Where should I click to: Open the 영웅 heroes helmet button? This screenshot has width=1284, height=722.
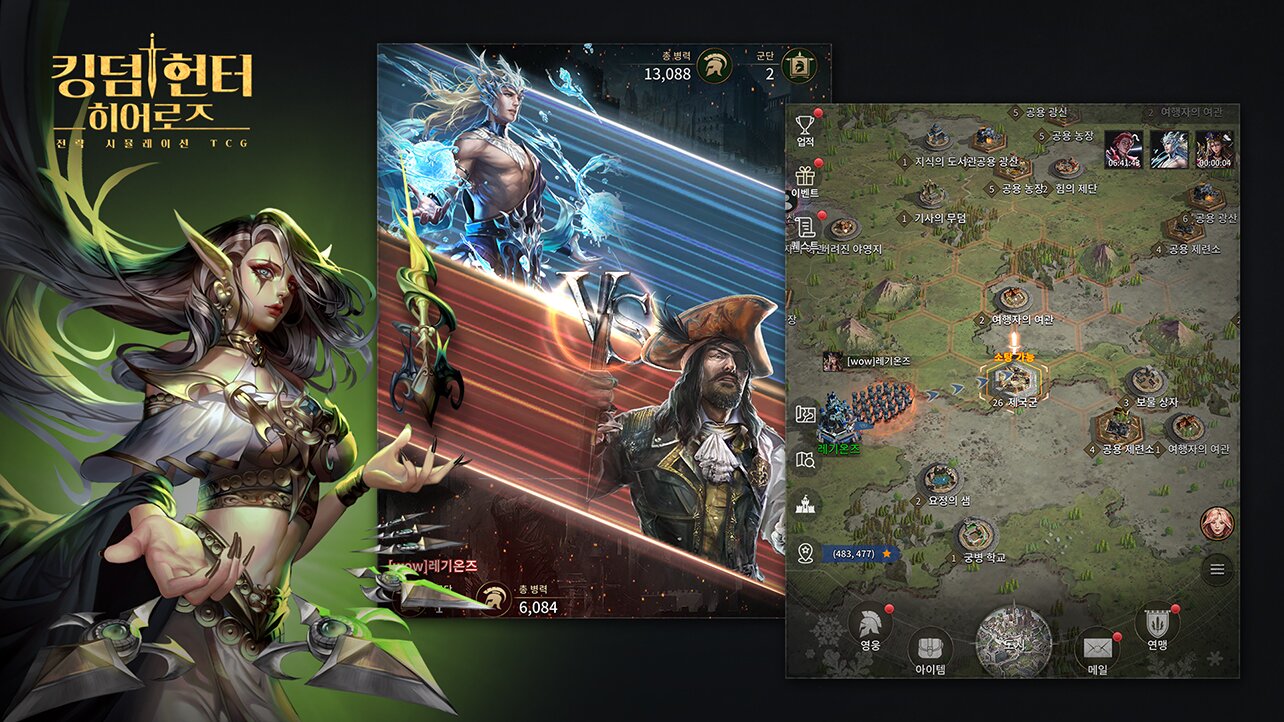pyautogui.click(x=870, y=625)
